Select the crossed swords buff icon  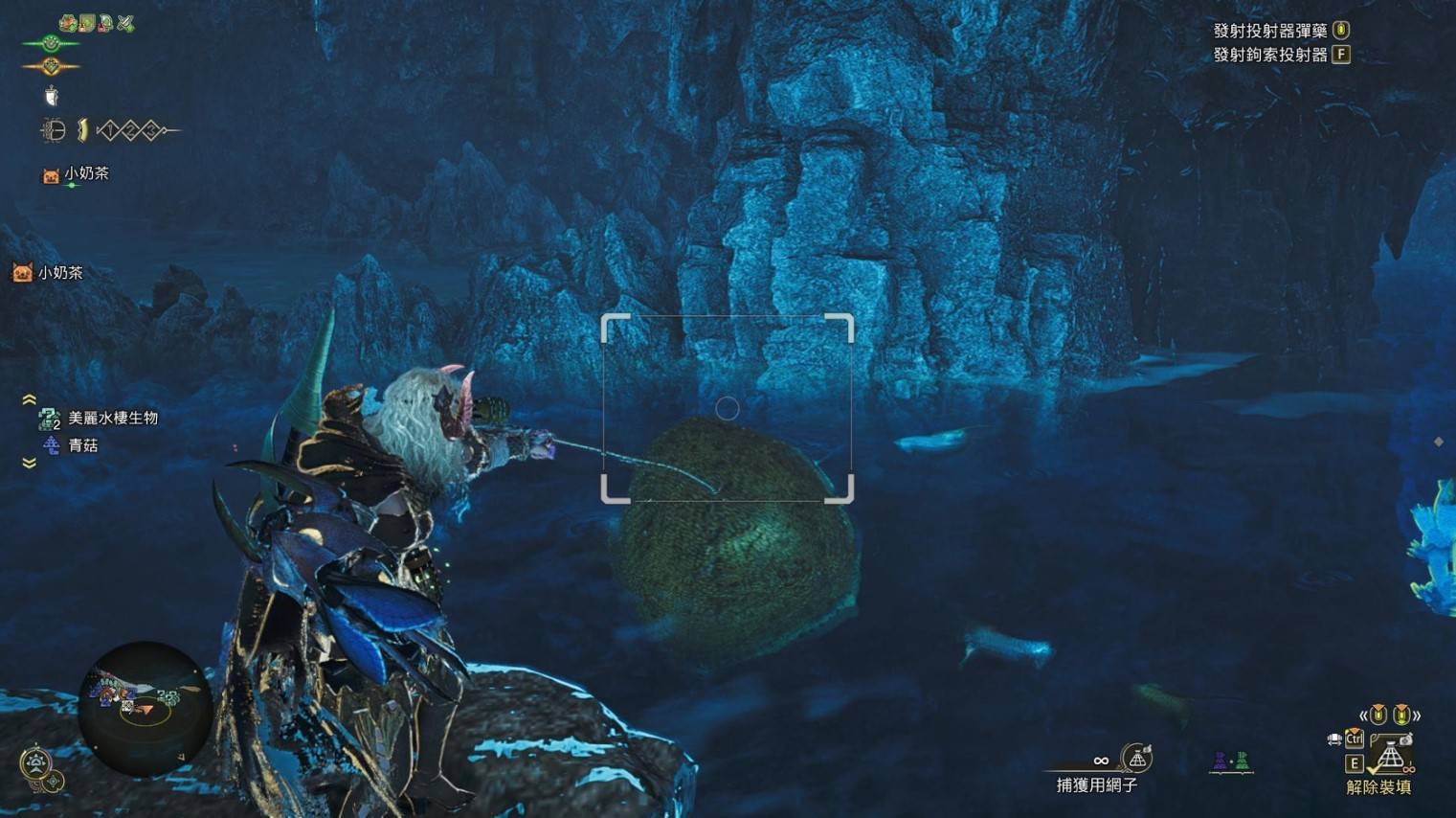(x=125, y=23)
